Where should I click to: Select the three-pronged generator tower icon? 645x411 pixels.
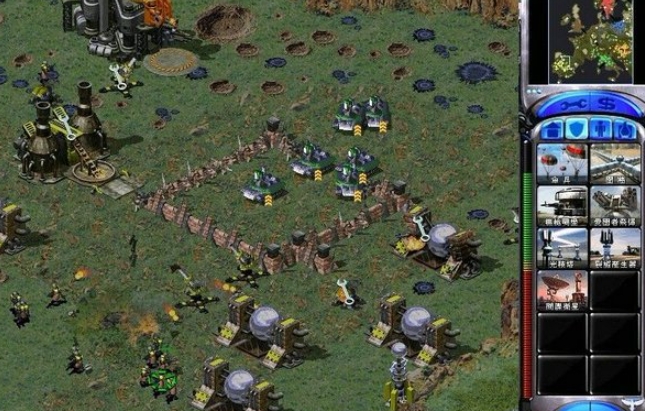tap(614, 246)
